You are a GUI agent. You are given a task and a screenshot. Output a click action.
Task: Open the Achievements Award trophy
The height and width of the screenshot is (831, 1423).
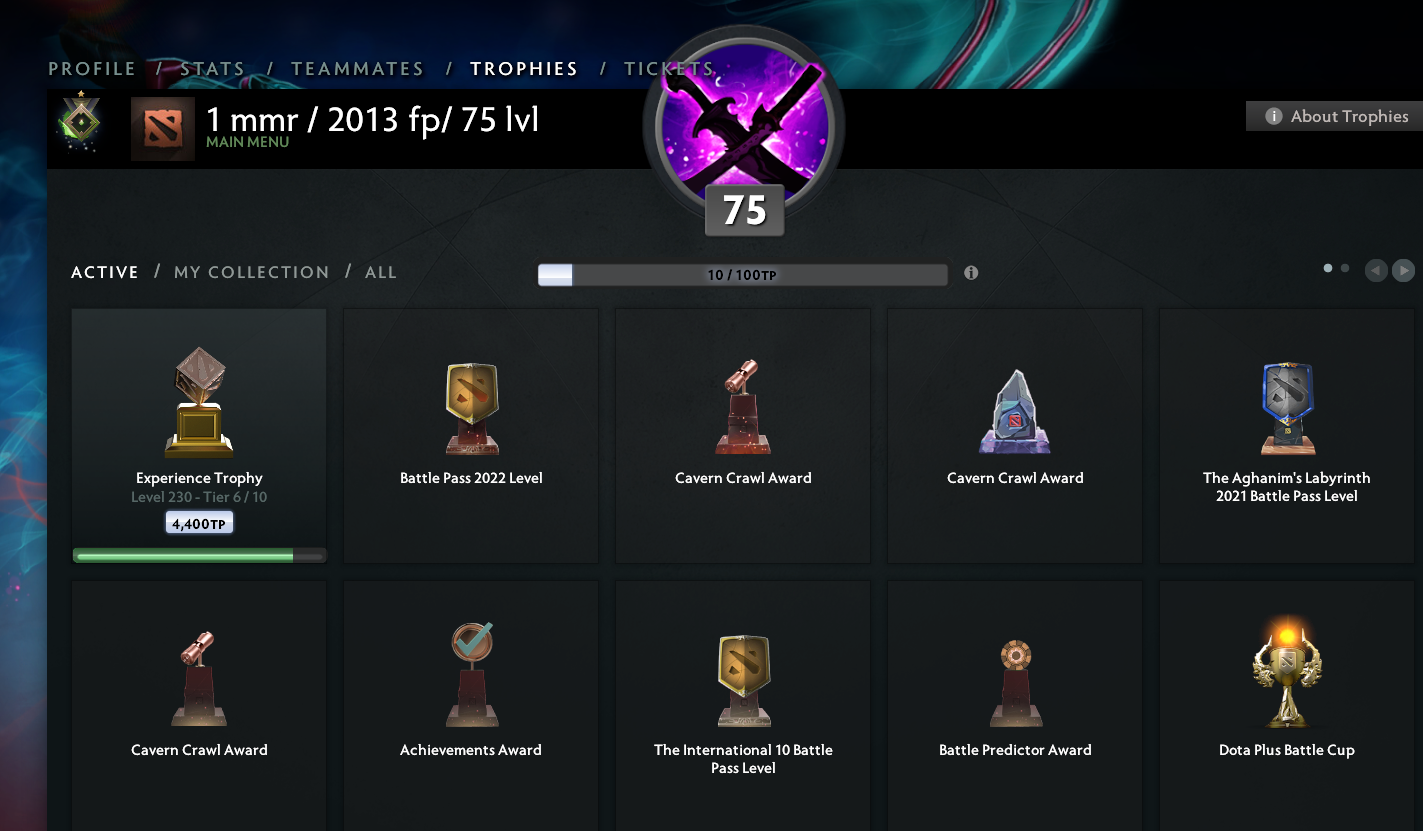(470, 675)
